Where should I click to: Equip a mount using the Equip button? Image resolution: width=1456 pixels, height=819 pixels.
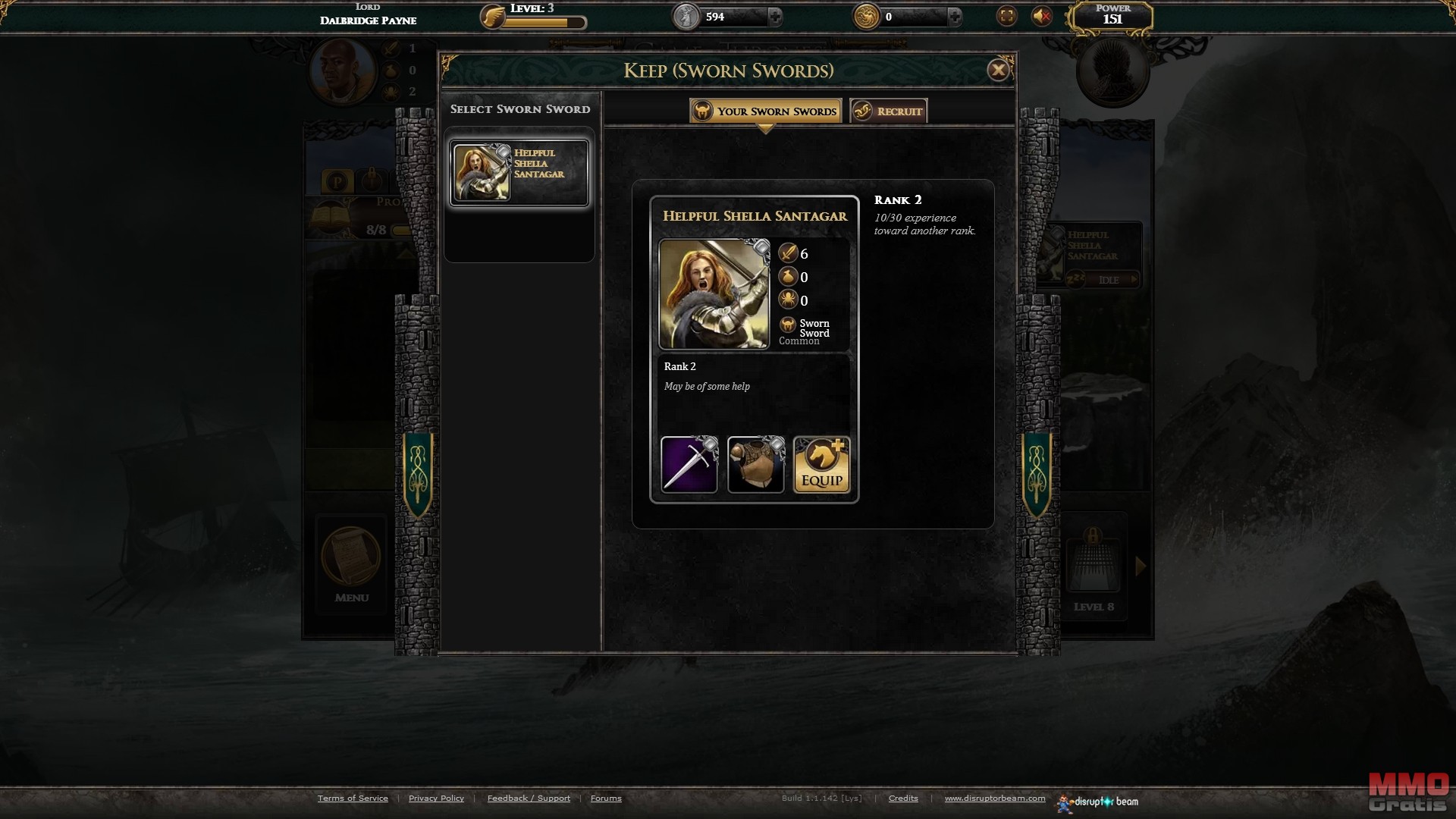[821, 465]
